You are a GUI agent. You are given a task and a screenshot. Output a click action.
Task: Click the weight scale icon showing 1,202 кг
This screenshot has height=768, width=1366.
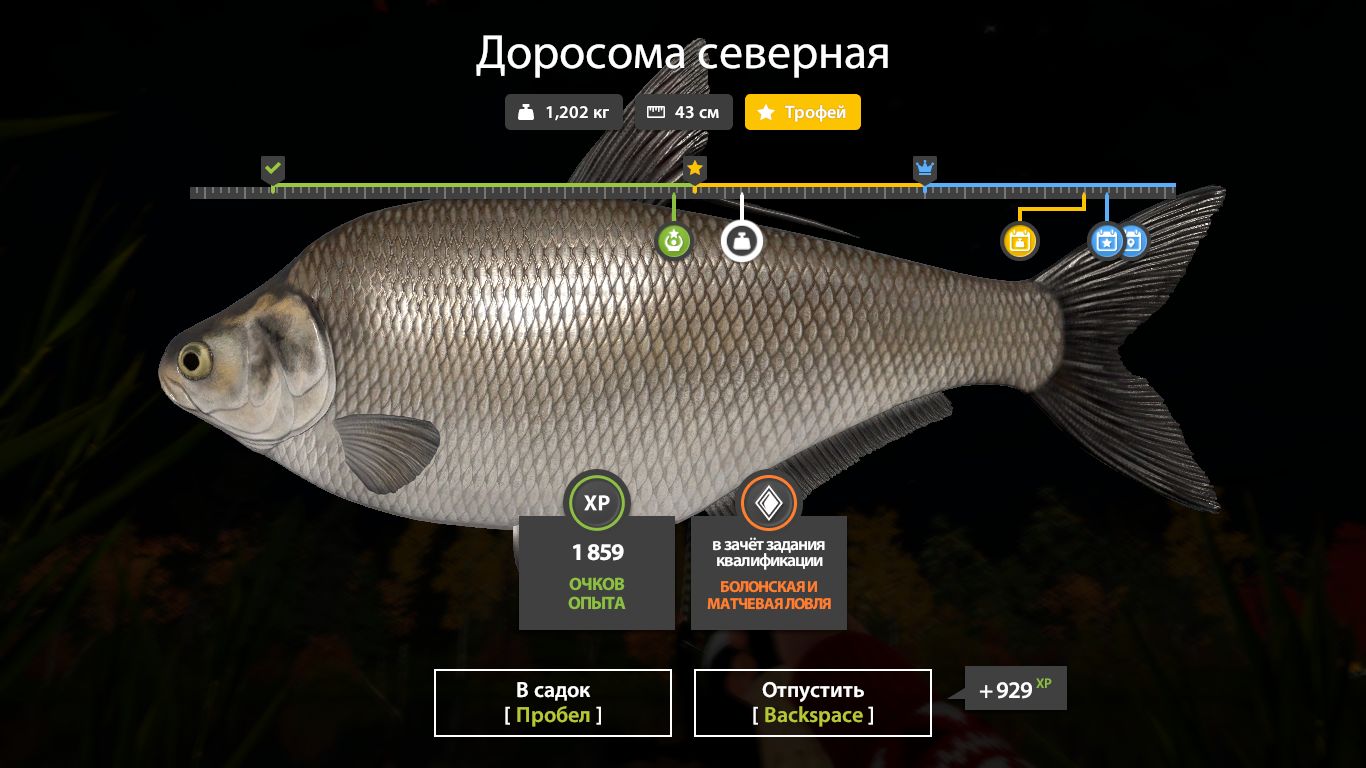pos(527,112)
